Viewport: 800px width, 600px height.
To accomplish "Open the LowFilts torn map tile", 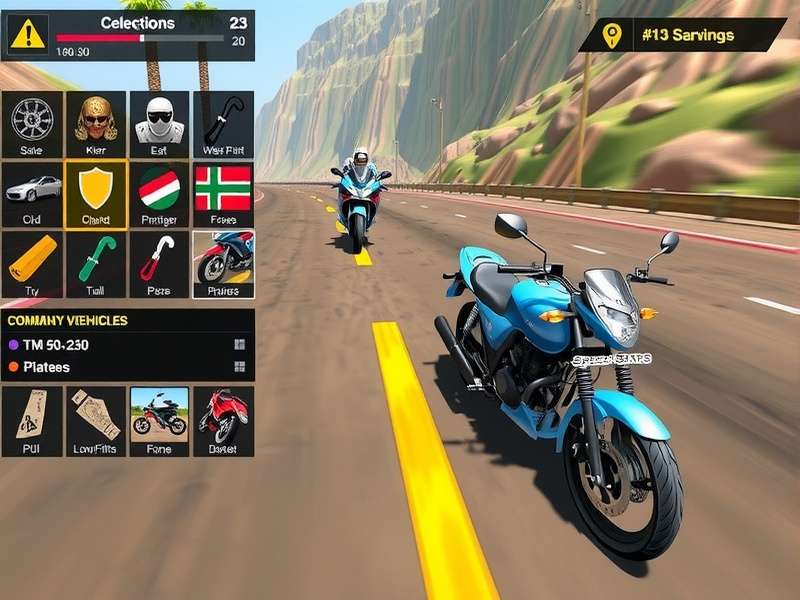I will tap(96, 421).
